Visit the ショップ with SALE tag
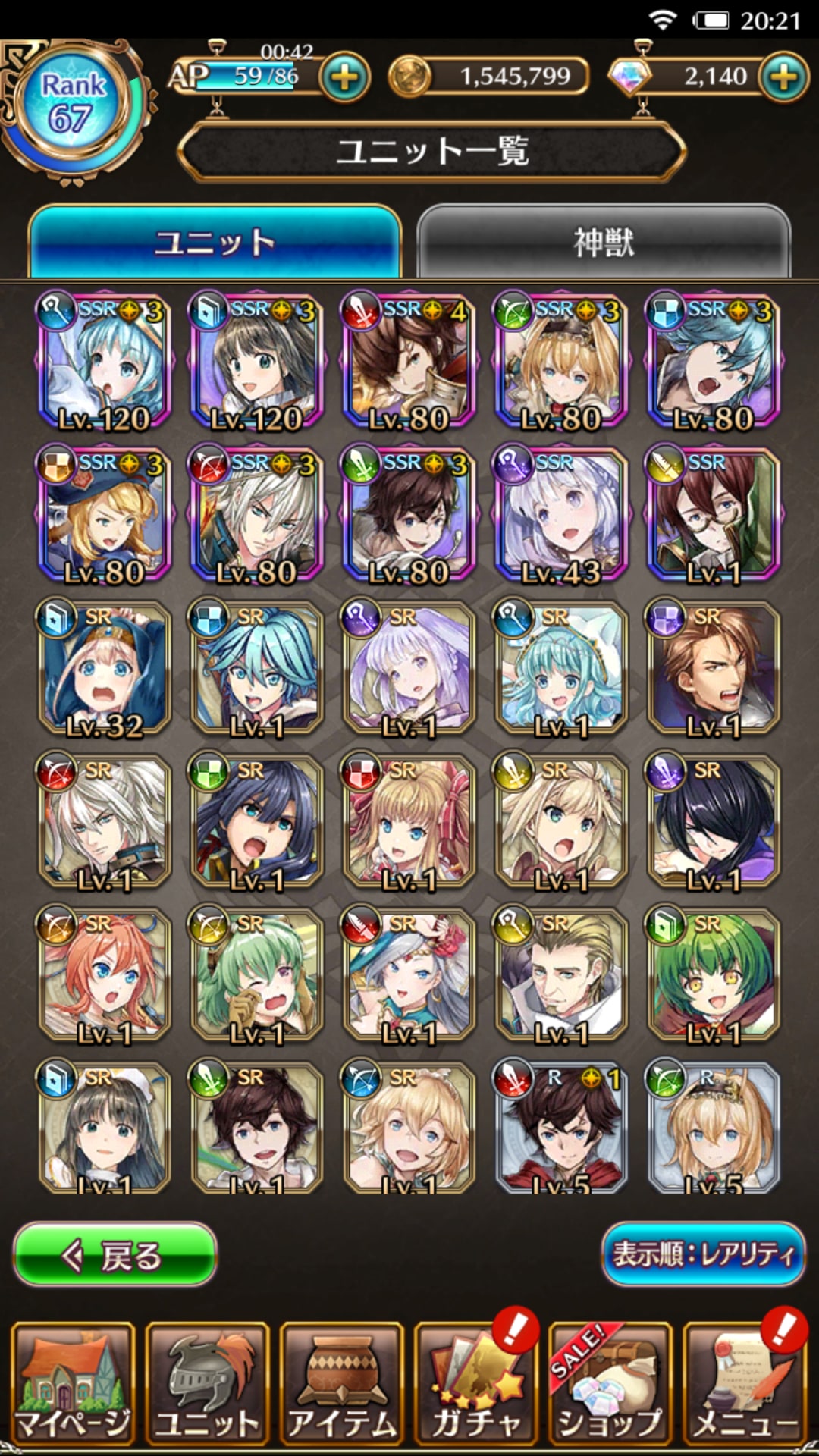This screenshot has width=819, height=1456. (610, 1383)
